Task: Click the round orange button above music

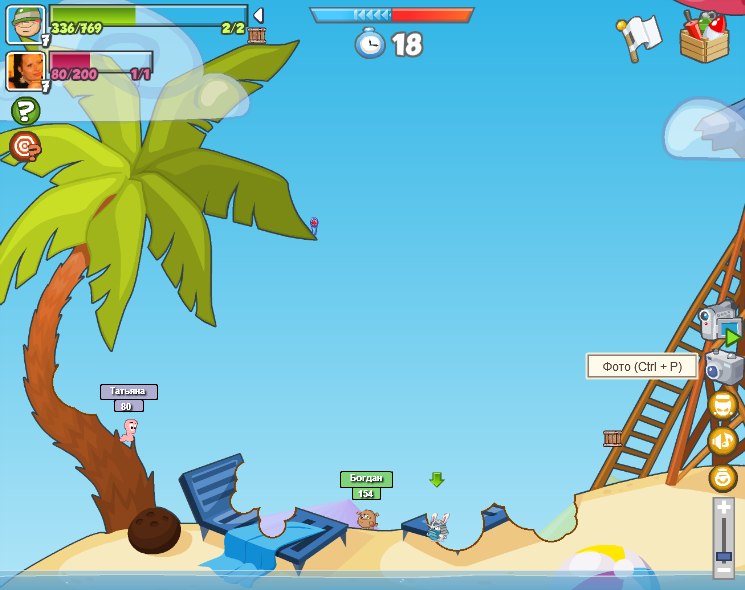Action: (x=722, y=405)
